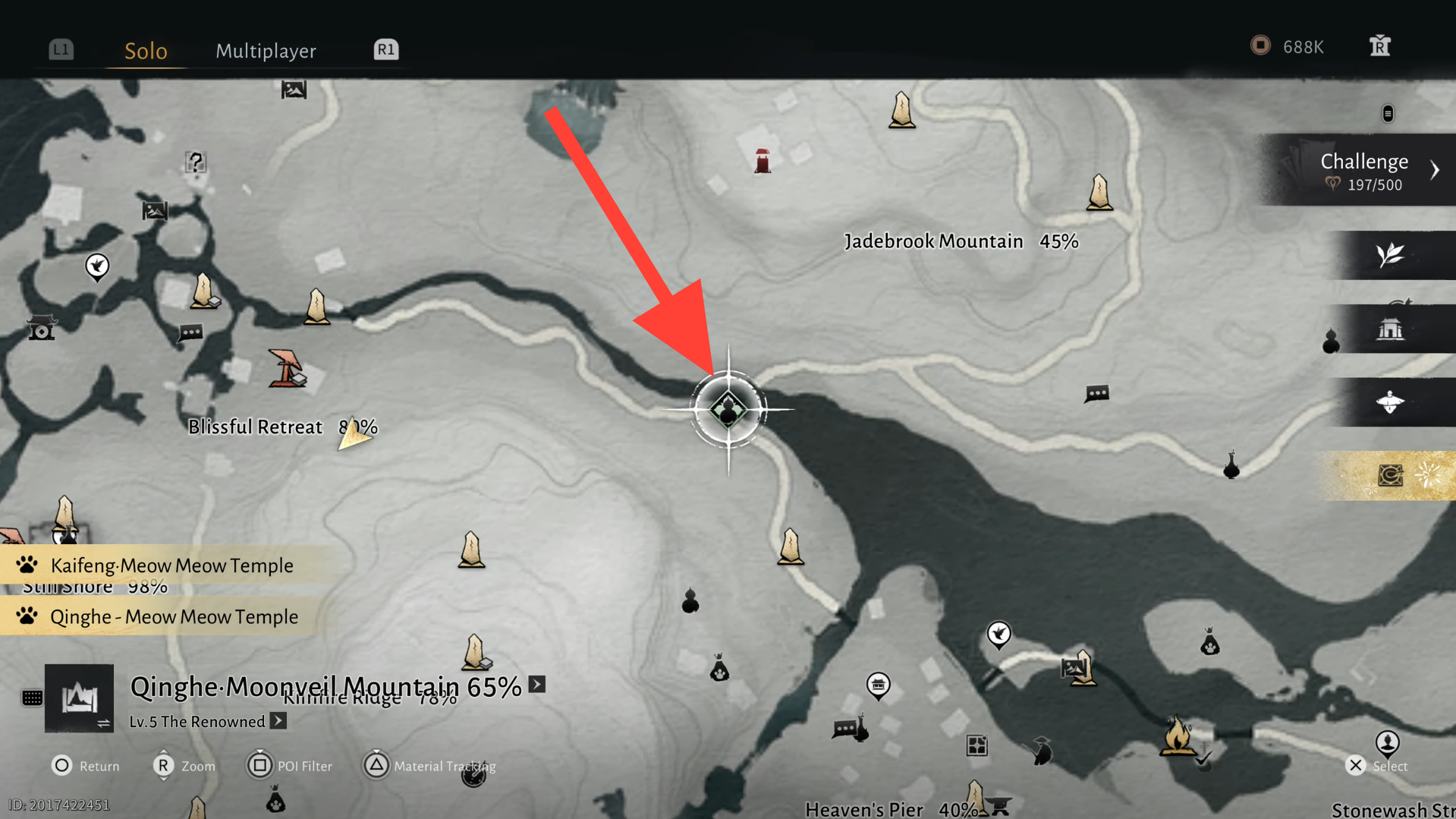Select the highlighted golden map filter
The image size is (1456, 819).
tap(1390, 476)
